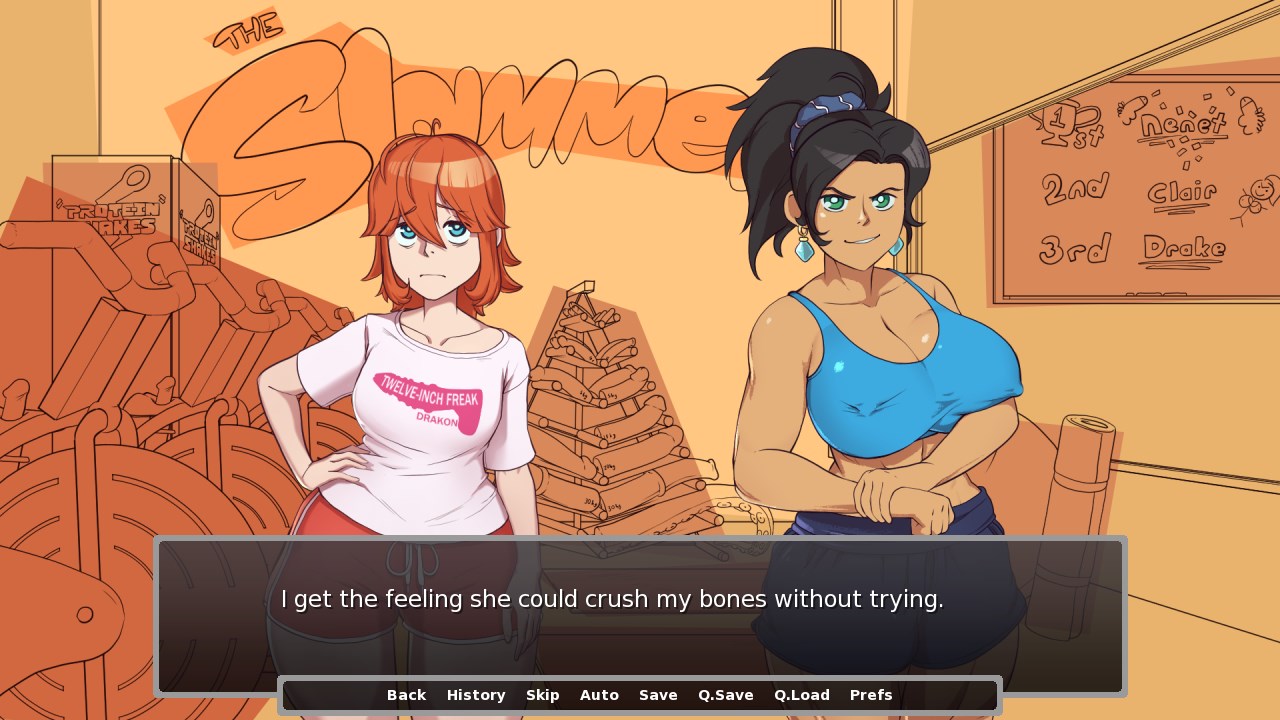The width and height of the screenshot is (1280, 720).
Task: Click the Q.Load shortcut
Action: 800,694
